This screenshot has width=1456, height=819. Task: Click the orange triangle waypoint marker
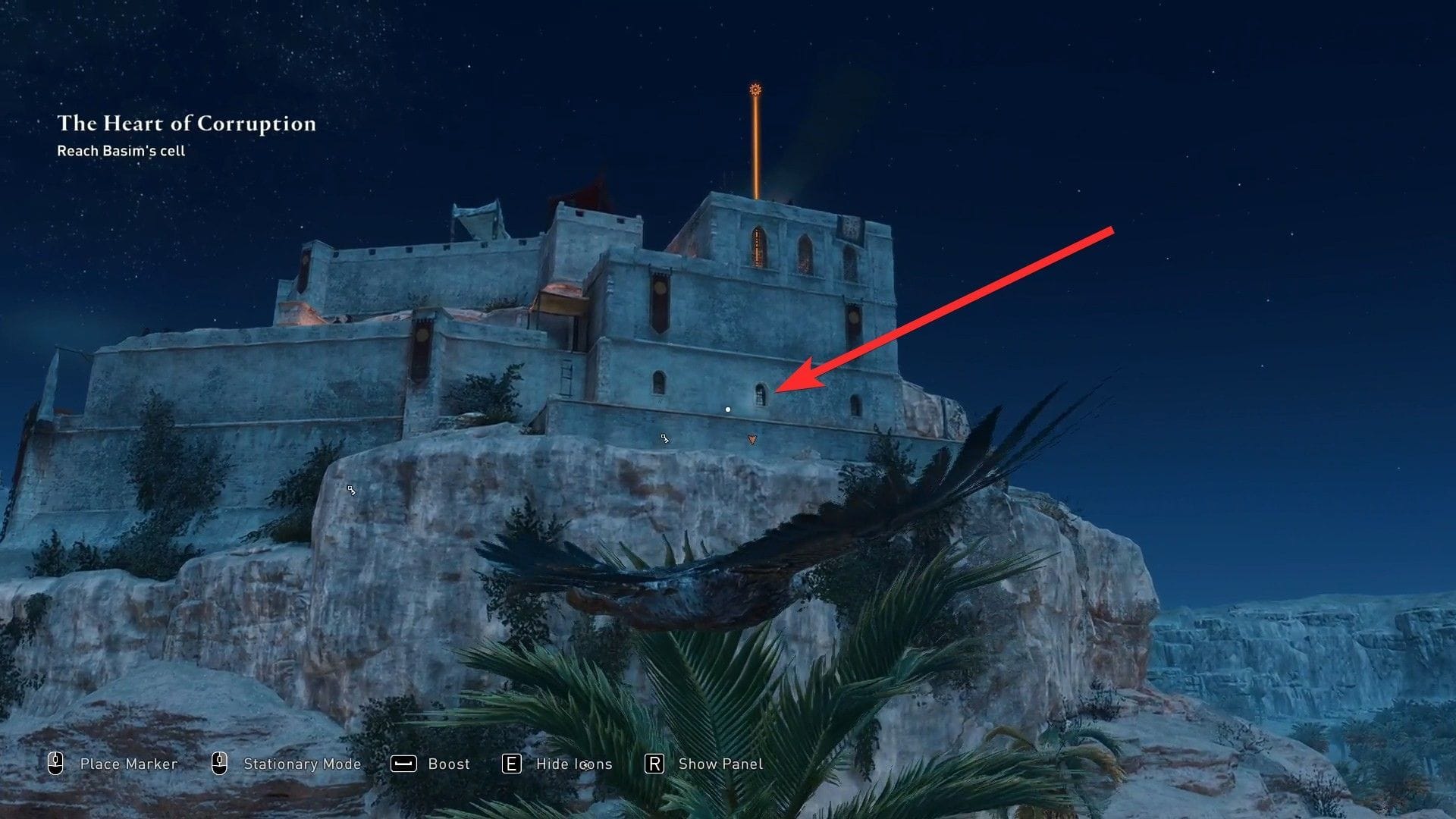[752, 438]
